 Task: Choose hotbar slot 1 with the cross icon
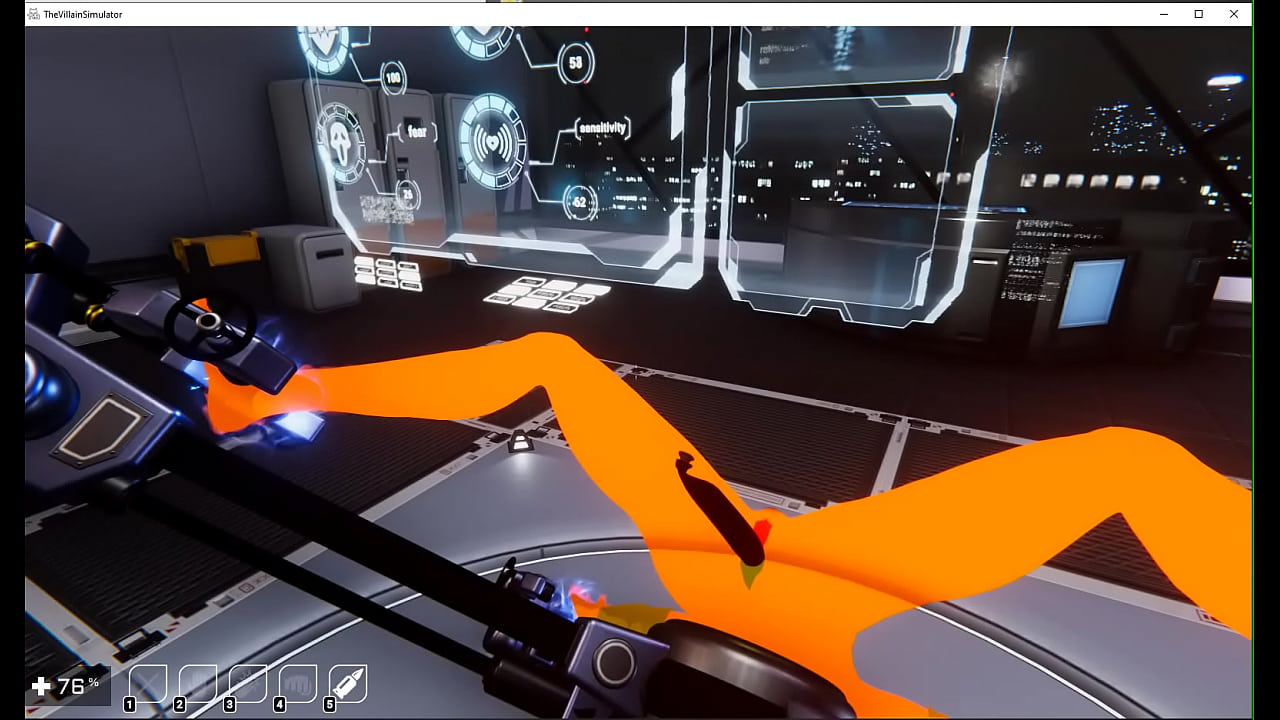click(x=148, y=684)
